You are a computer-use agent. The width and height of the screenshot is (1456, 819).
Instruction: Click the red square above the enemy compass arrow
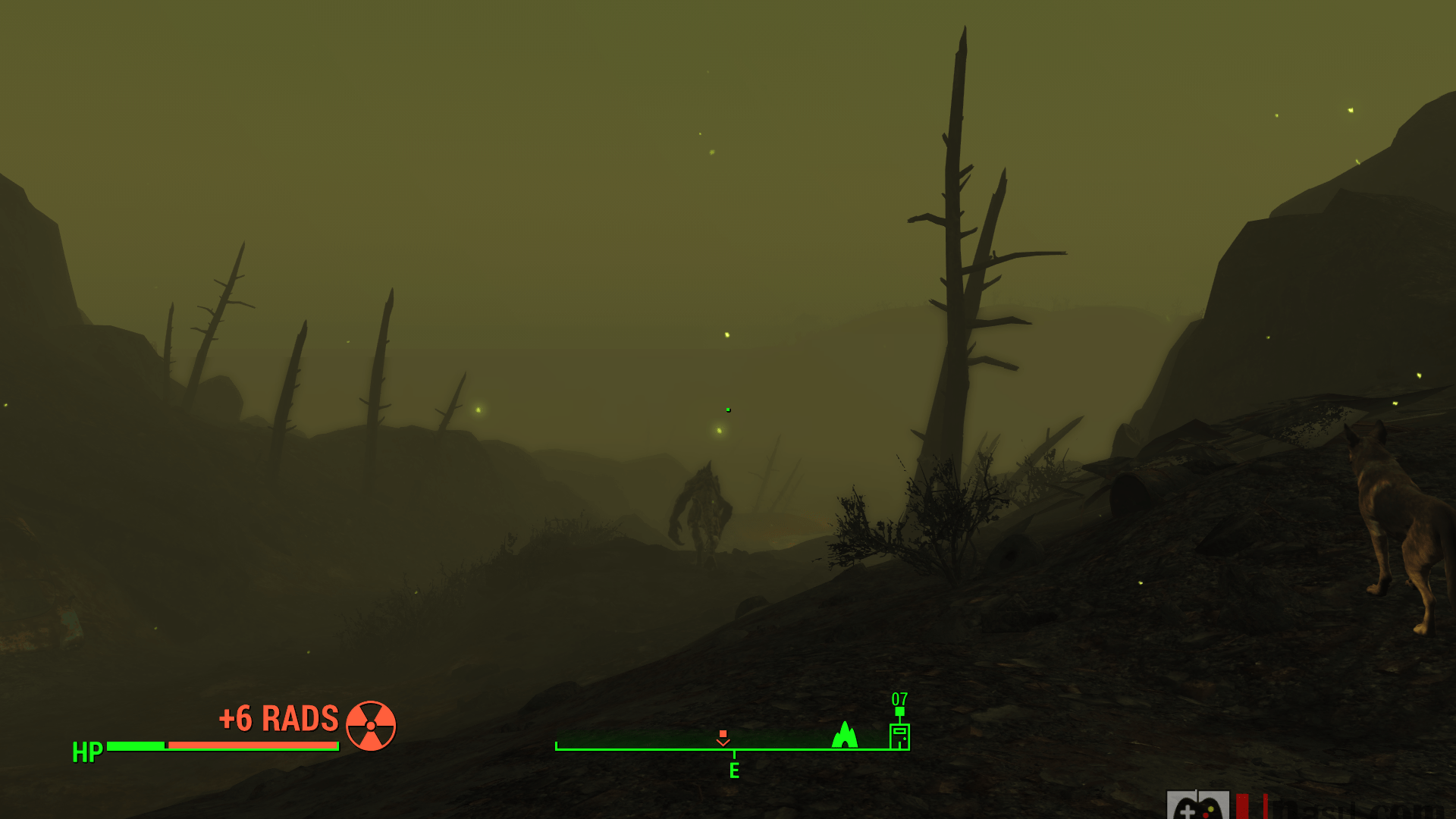point(723,733)
